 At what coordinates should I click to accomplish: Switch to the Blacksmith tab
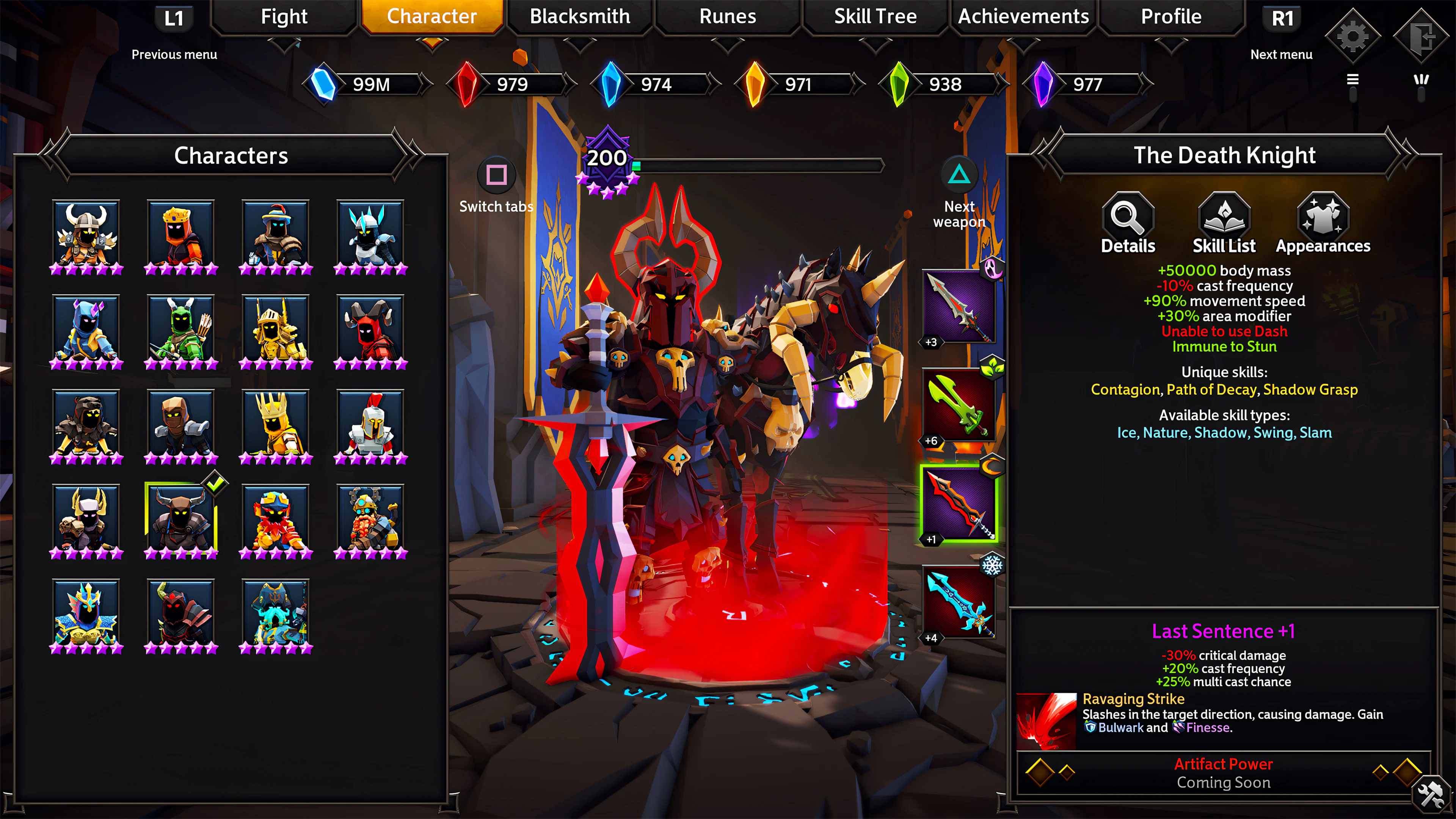click(x=579, y=16)
